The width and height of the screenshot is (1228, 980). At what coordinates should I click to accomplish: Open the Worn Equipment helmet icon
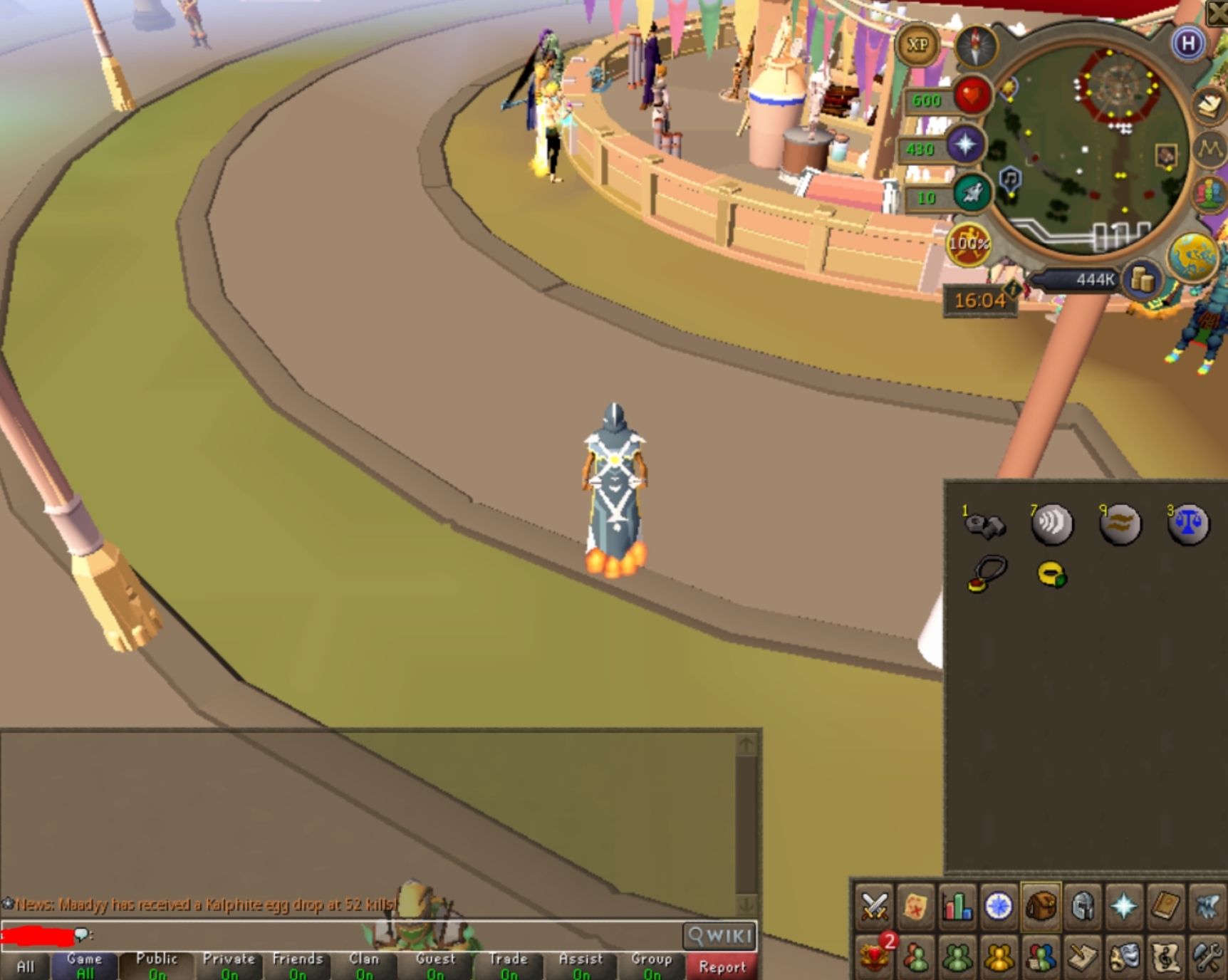pyautogui.click(x=1082, y=905)
